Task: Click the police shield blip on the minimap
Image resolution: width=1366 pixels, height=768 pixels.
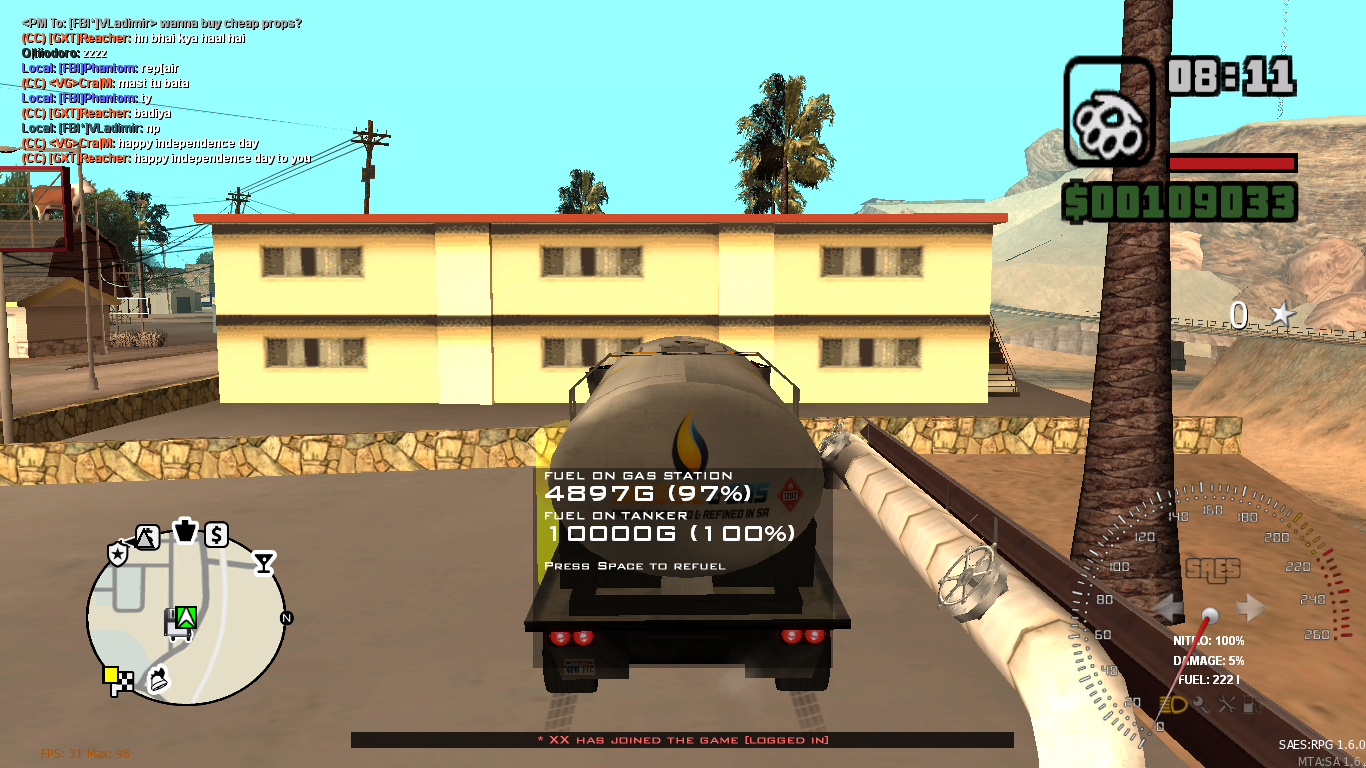Action: 117,553
